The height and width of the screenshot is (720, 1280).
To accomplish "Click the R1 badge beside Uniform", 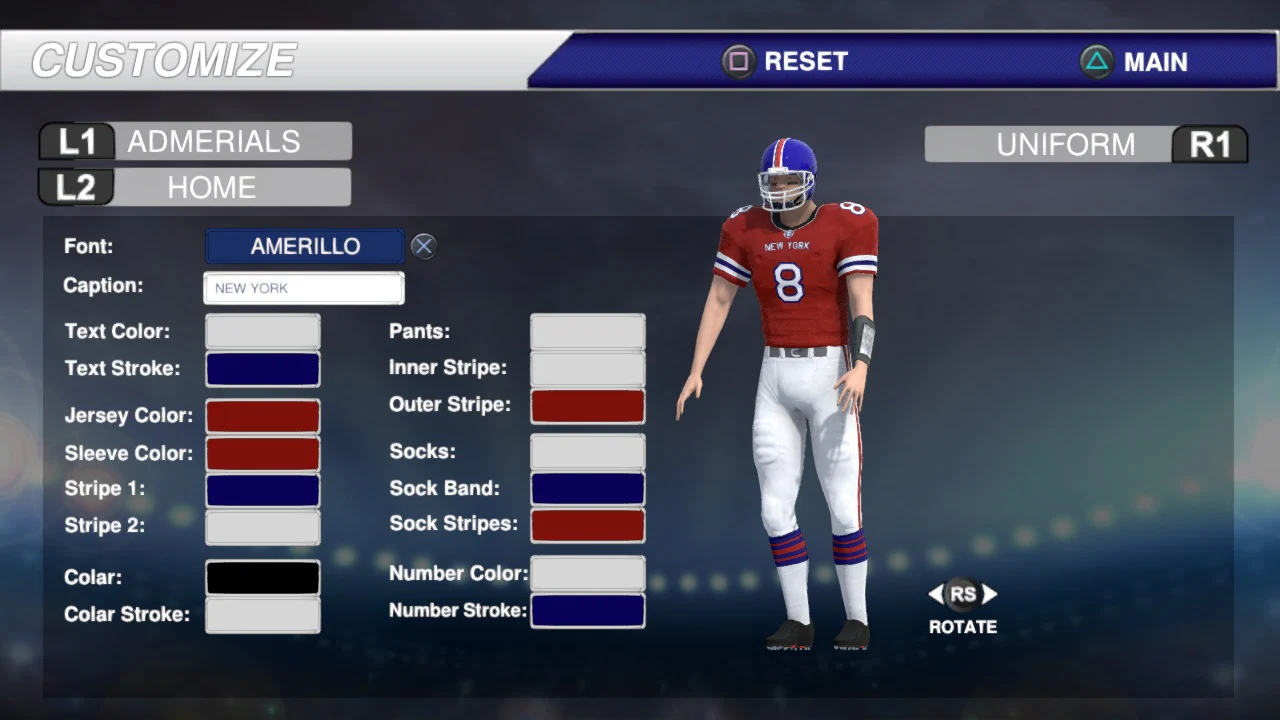I will click(1210, 144).
